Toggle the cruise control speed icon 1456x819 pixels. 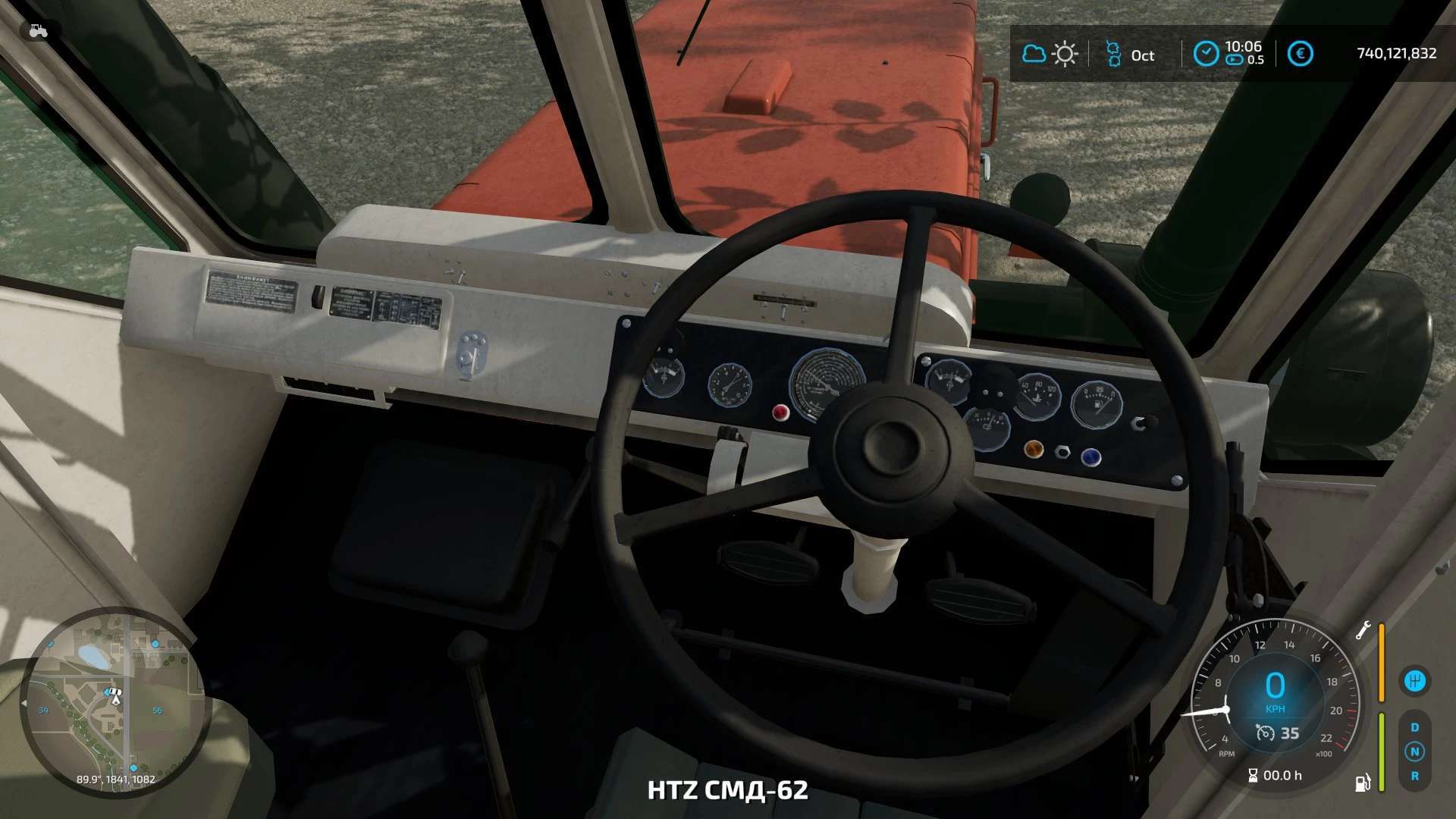point(1265,733)
